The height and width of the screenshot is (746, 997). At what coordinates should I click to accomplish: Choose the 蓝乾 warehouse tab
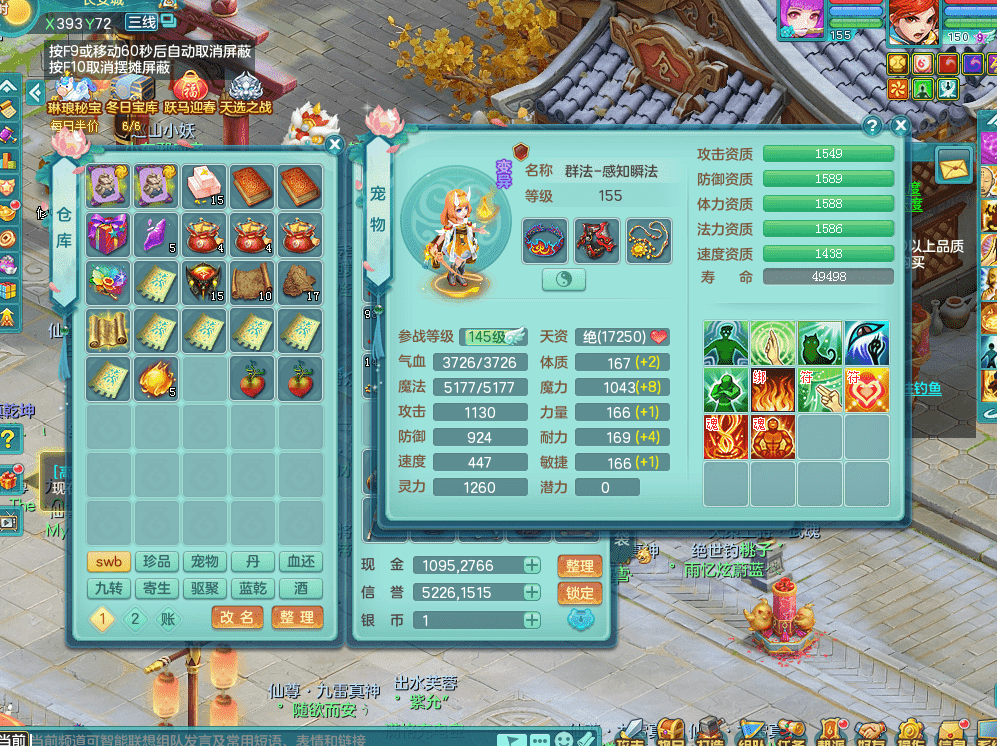point(252,589)
